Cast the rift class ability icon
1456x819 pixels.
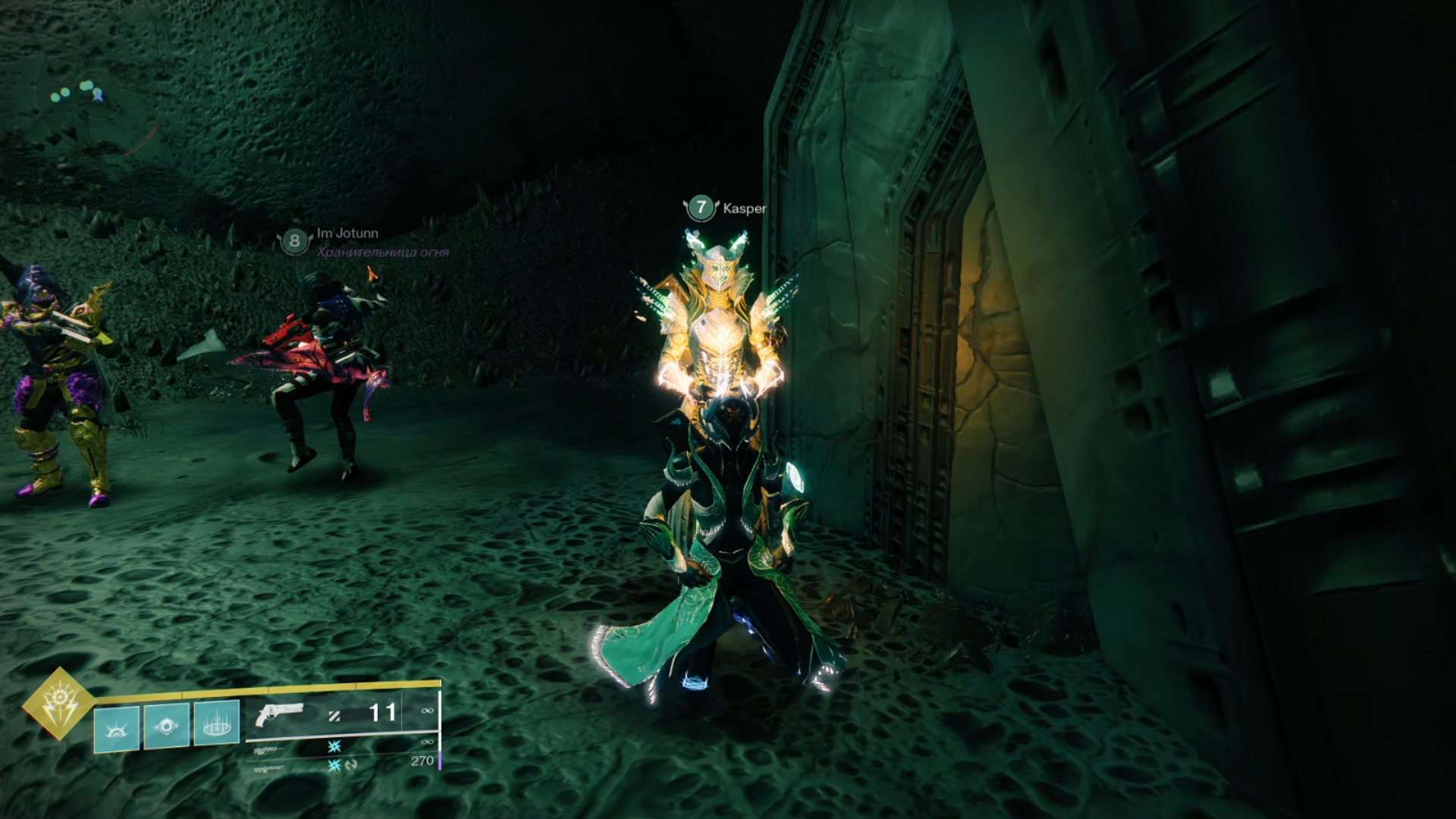tap(217, 724)
